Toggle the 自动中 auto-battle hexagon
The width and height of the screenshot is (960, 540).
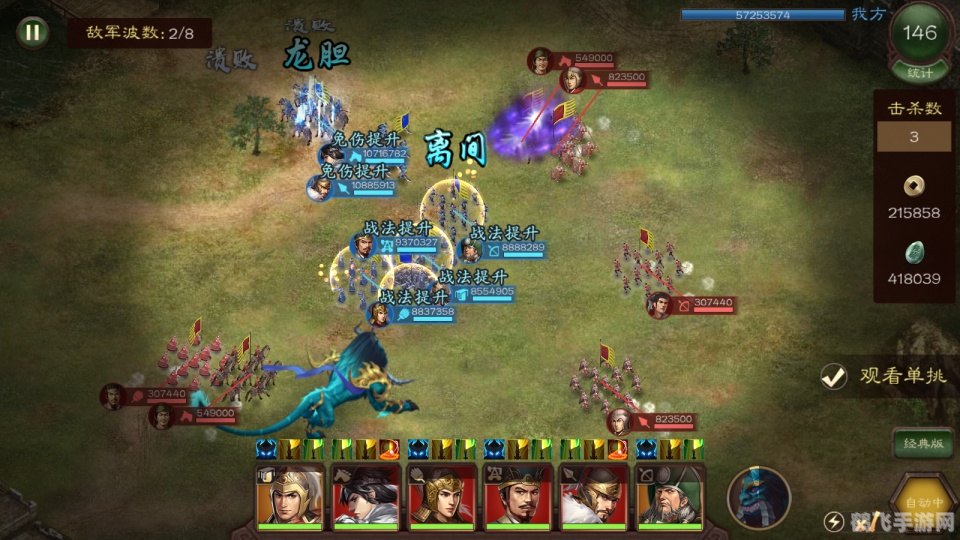click(x=922, y=497)
